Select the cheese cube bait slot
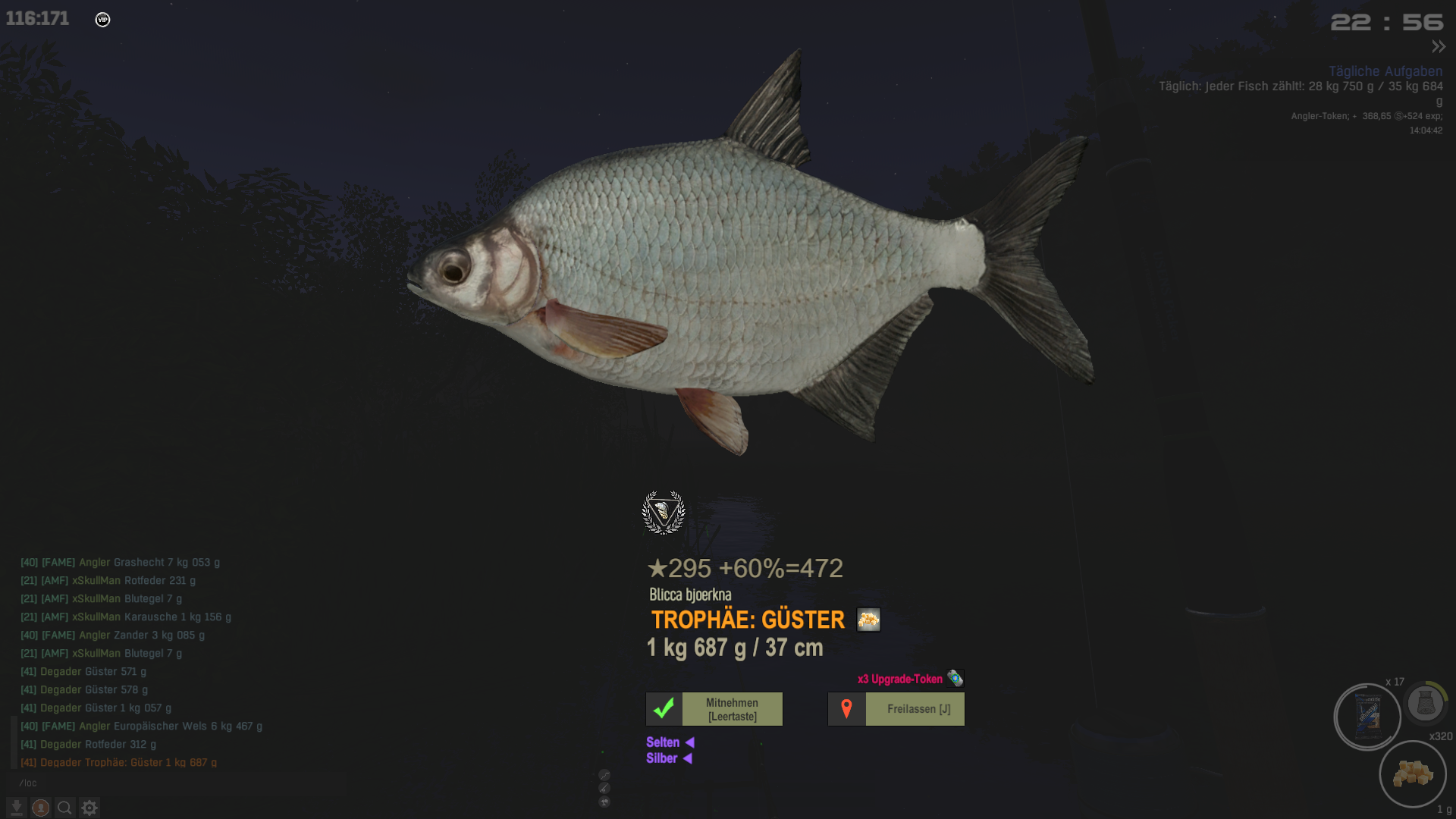The height and width of the screenshot is (819, 1456). coord(1412,773)
